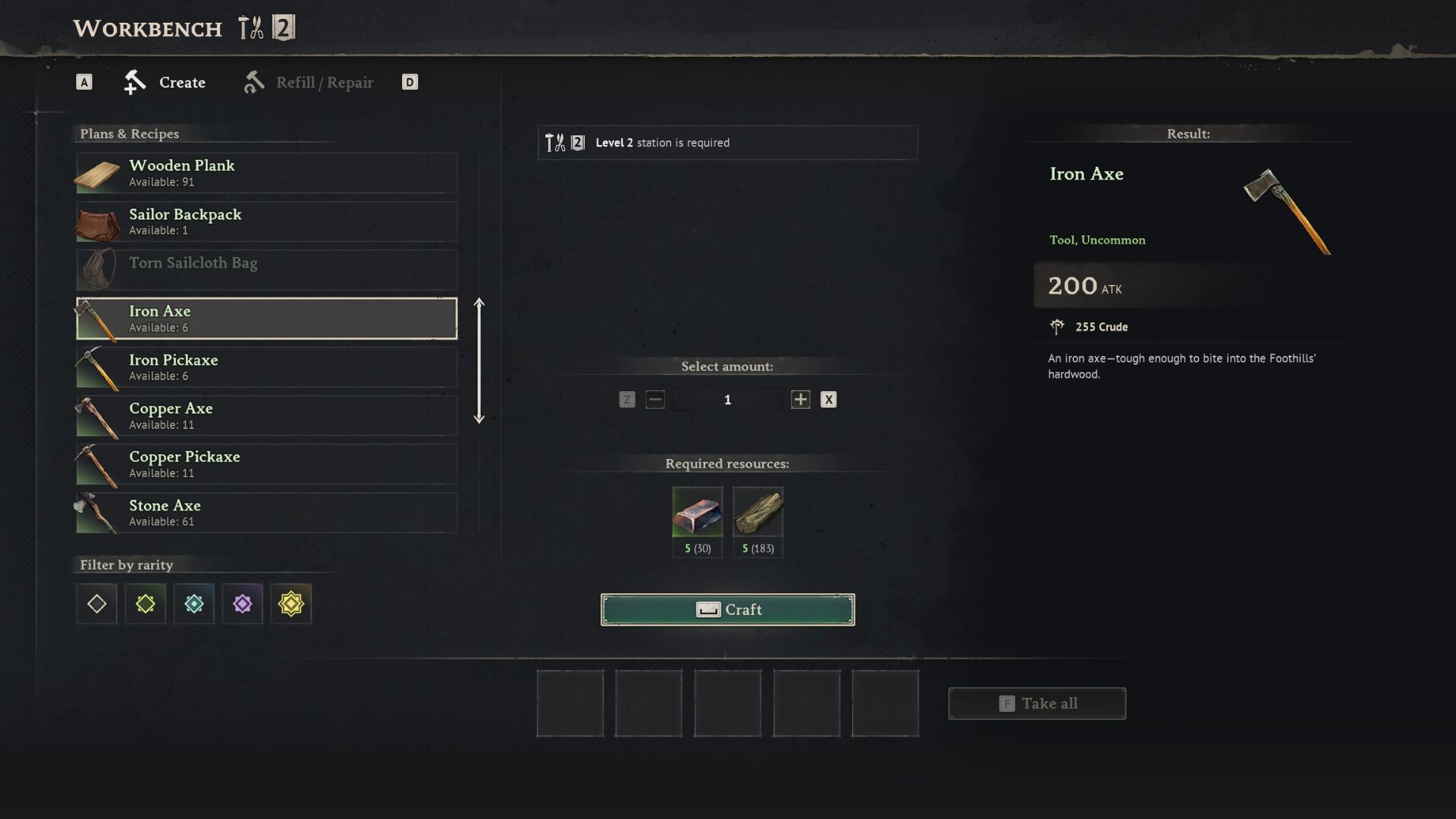The width and height of the screenshot is (1456, 819).
Task: Select the Copper Pickaxe recipe
Action: click(x=266, y=465)
